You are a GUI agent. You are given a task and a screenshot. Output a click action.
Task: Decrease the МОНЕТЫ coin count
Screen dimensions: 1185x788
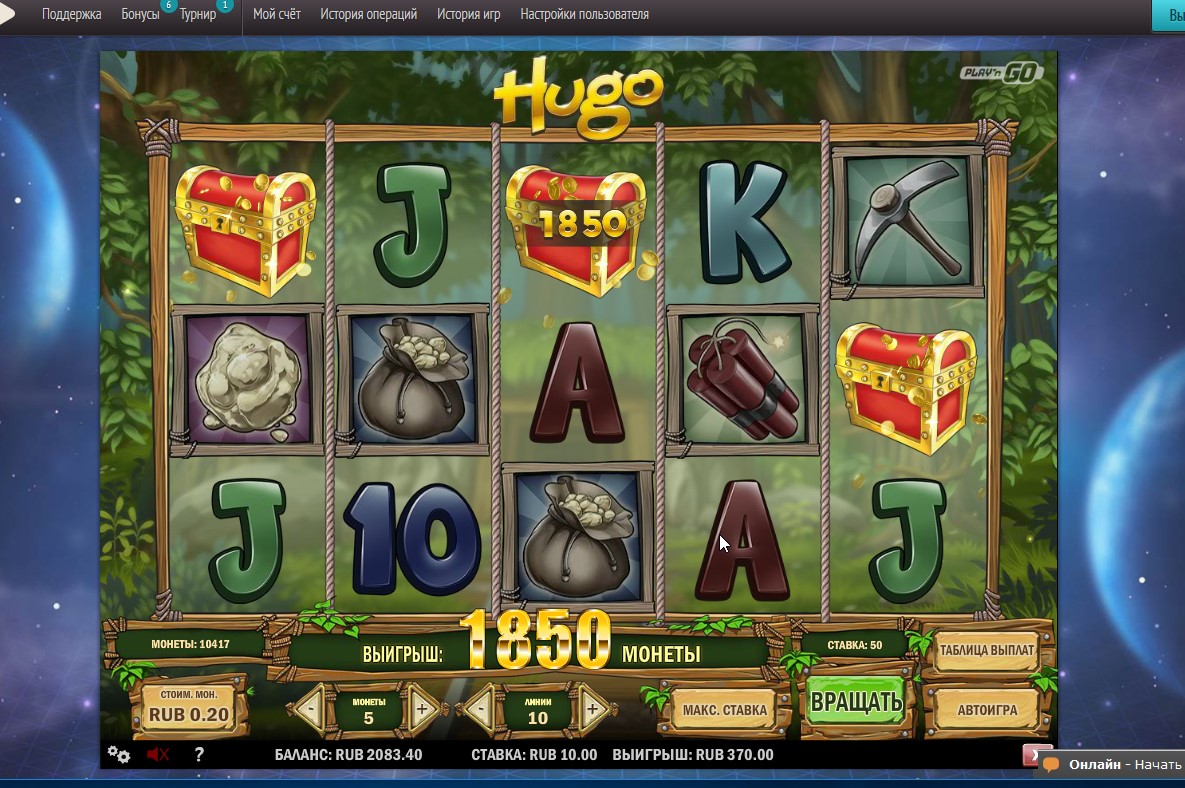click(x=313, y=710)
